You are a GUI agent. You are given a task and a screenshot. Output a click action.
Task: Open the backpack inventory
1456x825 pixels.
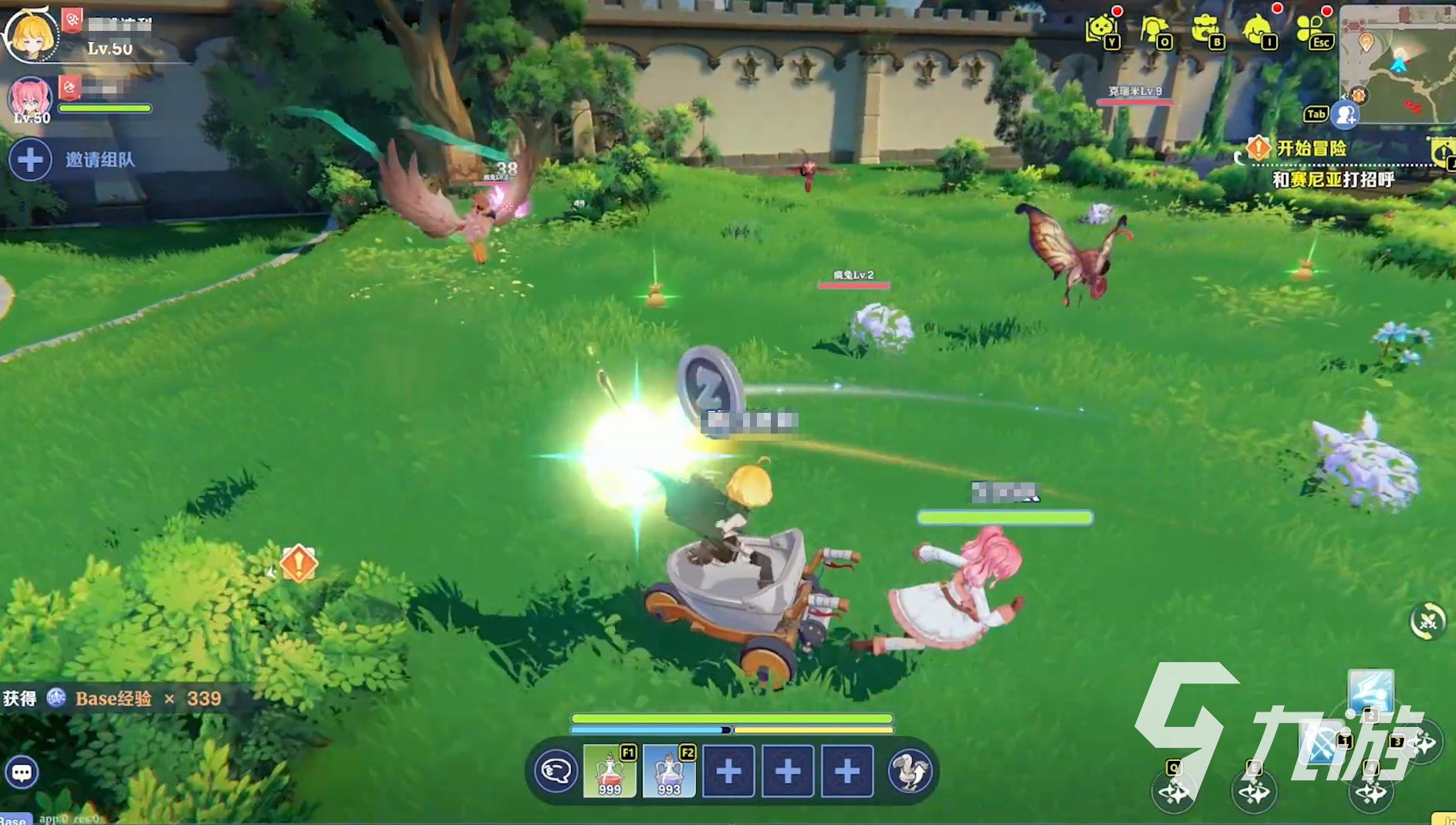pos(1205,31)
